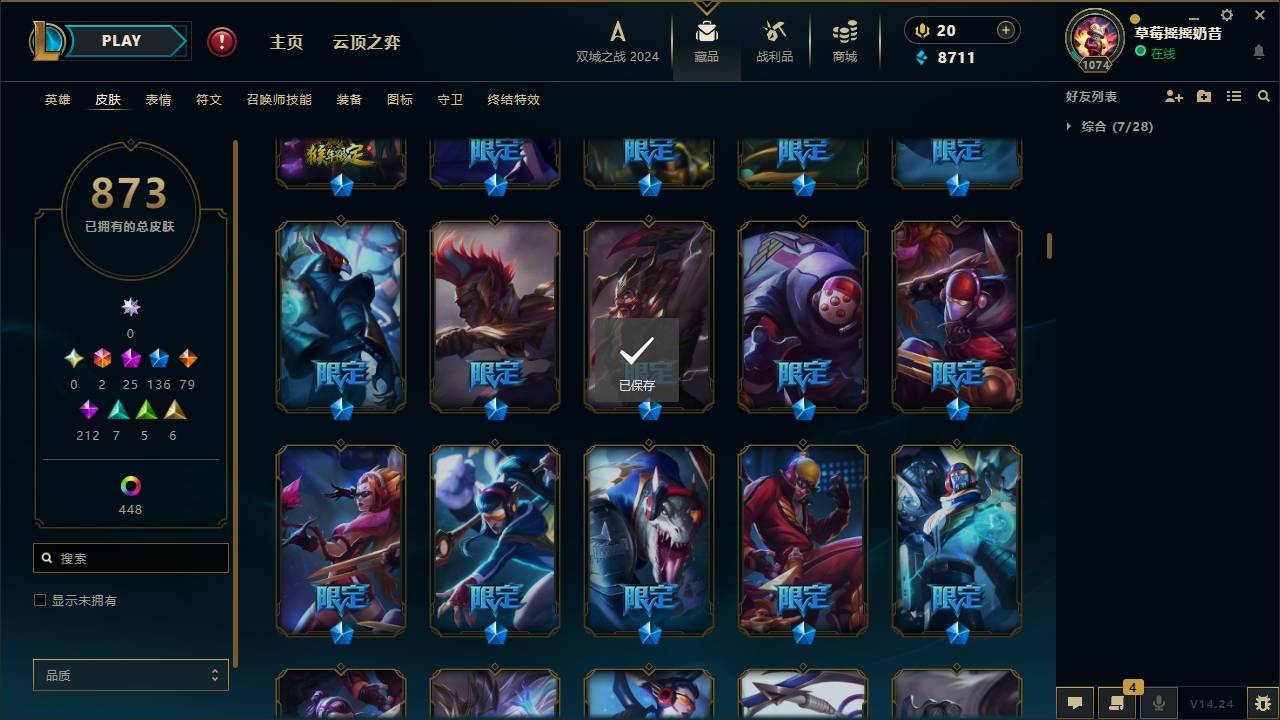Open the chat bubble icon at bottom right
This screenshot has height=720, width=1280.
(x=1073, y=703)
